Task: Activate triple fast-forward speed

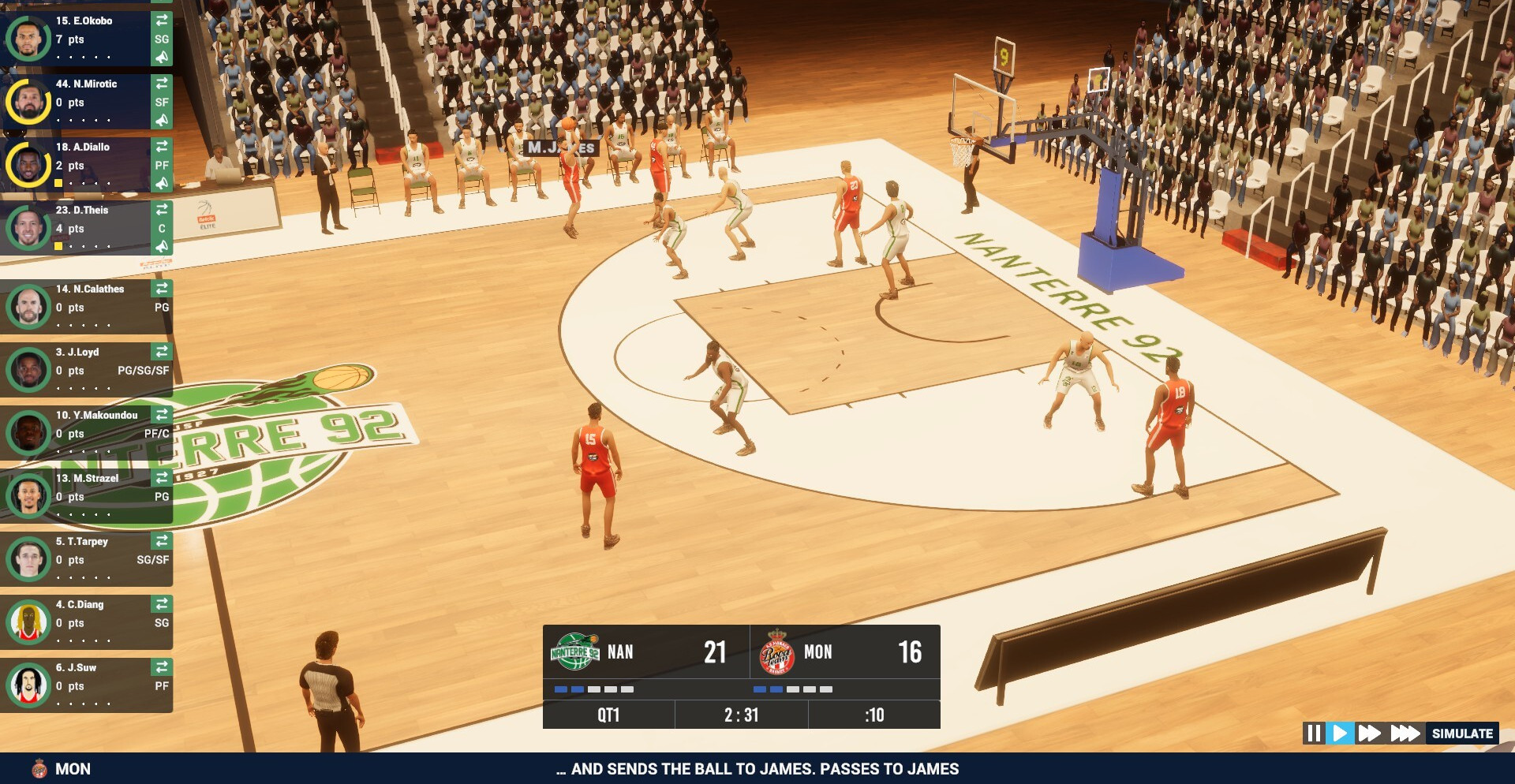Action: pyautogui.click(x=1405, y=734)
